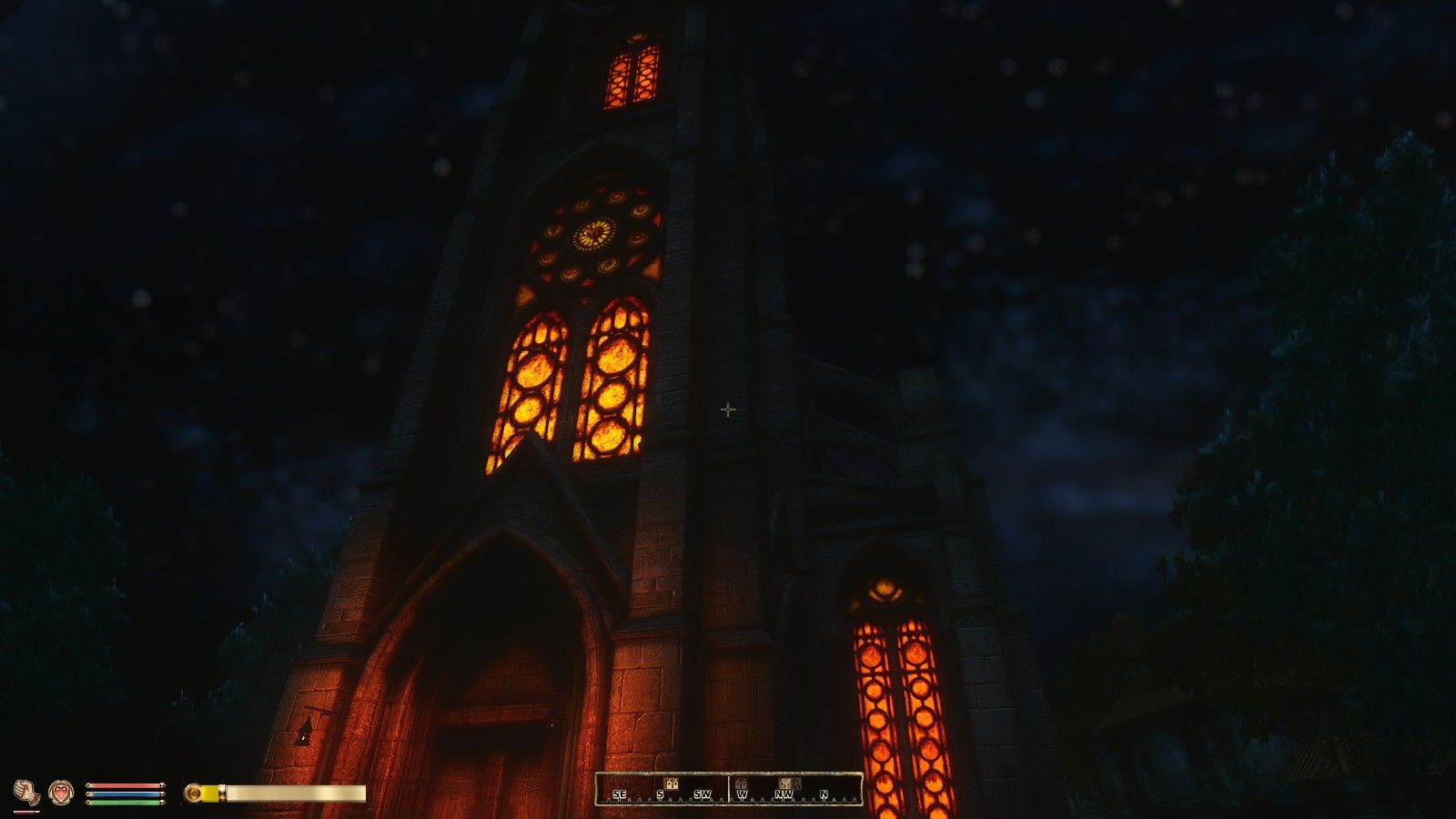Image resolution: width=1456 pixels, height=819 pixels.
Task: Click the red health bar
Action: coord(125,785)
